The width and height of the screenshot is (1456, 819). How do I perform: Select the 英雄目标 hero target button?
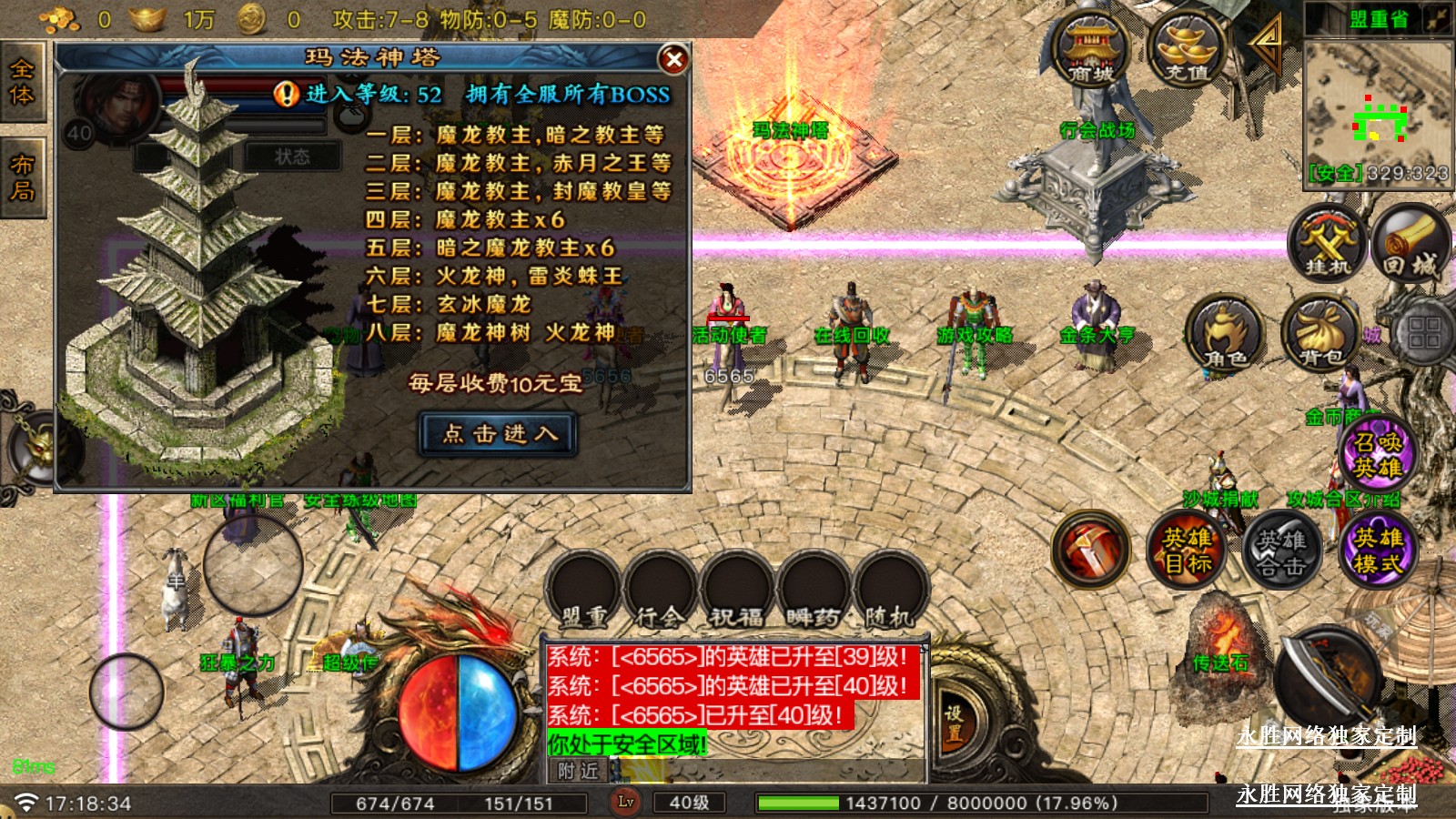point(1187,550)
